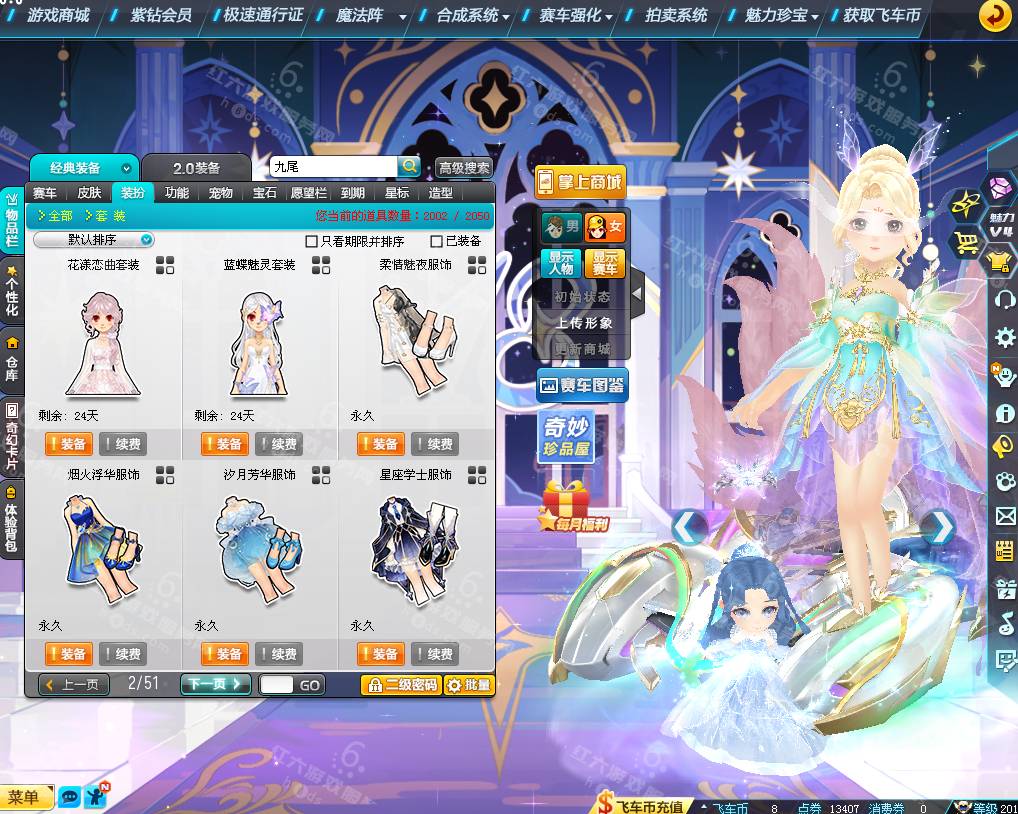Switch to the 赛车 category tab

coord(45,193)
